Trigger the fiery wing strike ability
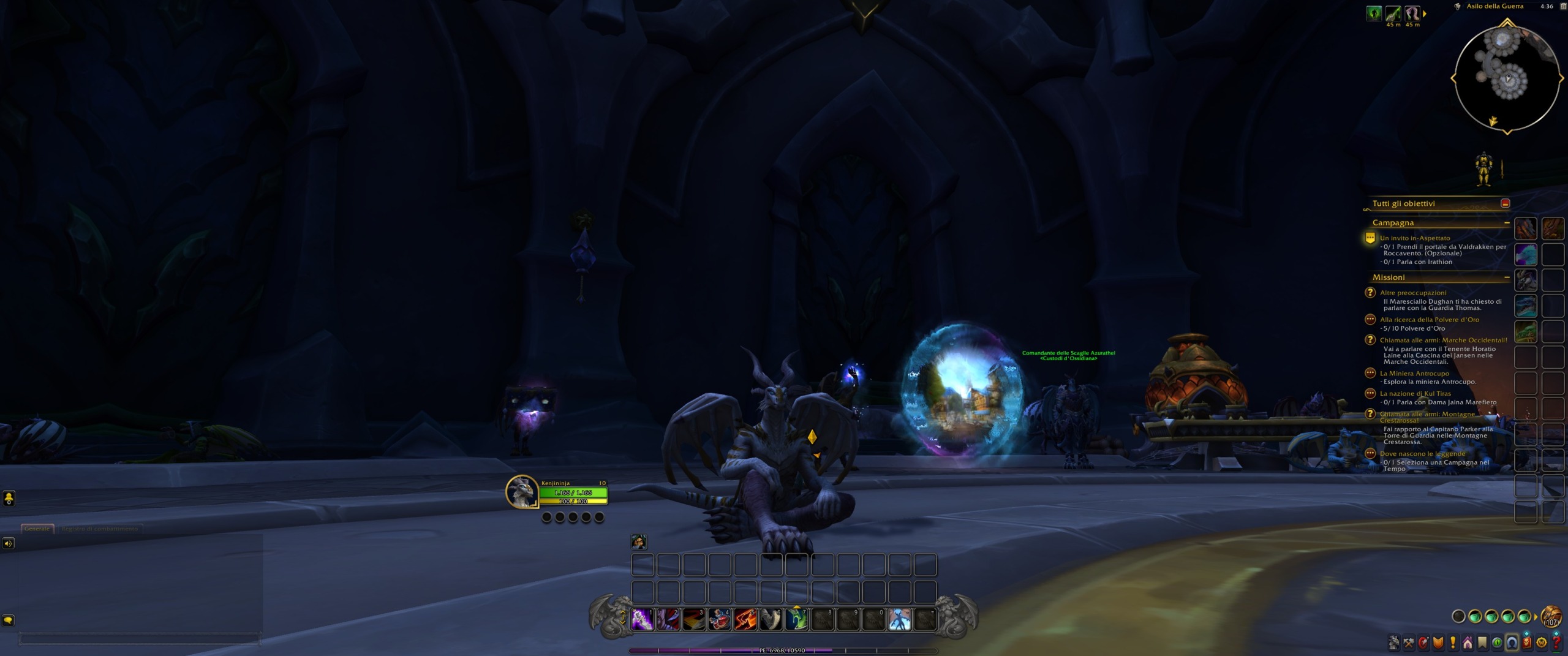The height and width of the screenshot is (656, 1568). 745,620
